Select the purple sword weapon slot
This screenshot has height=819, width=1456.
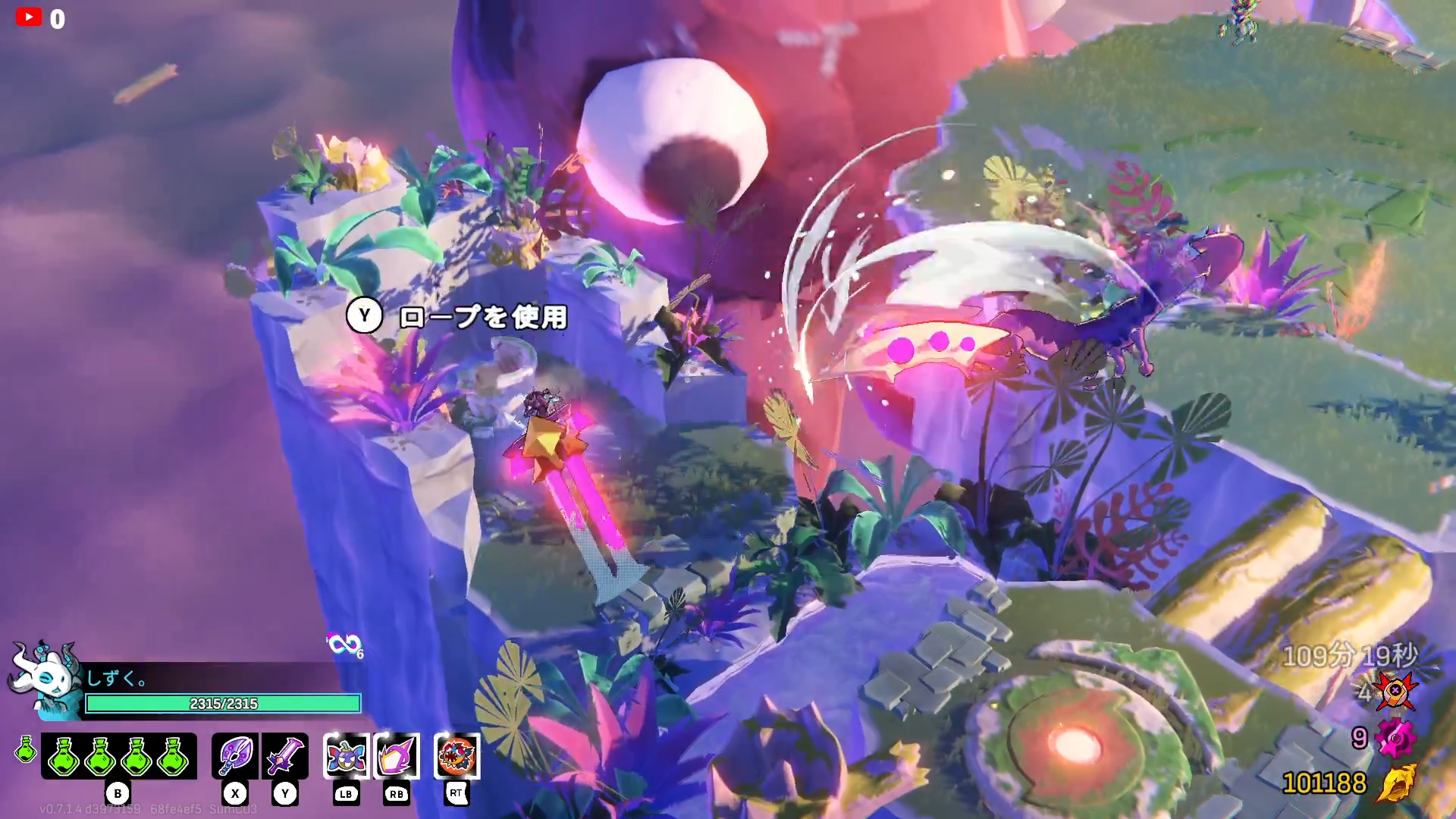tap(285, 755)
